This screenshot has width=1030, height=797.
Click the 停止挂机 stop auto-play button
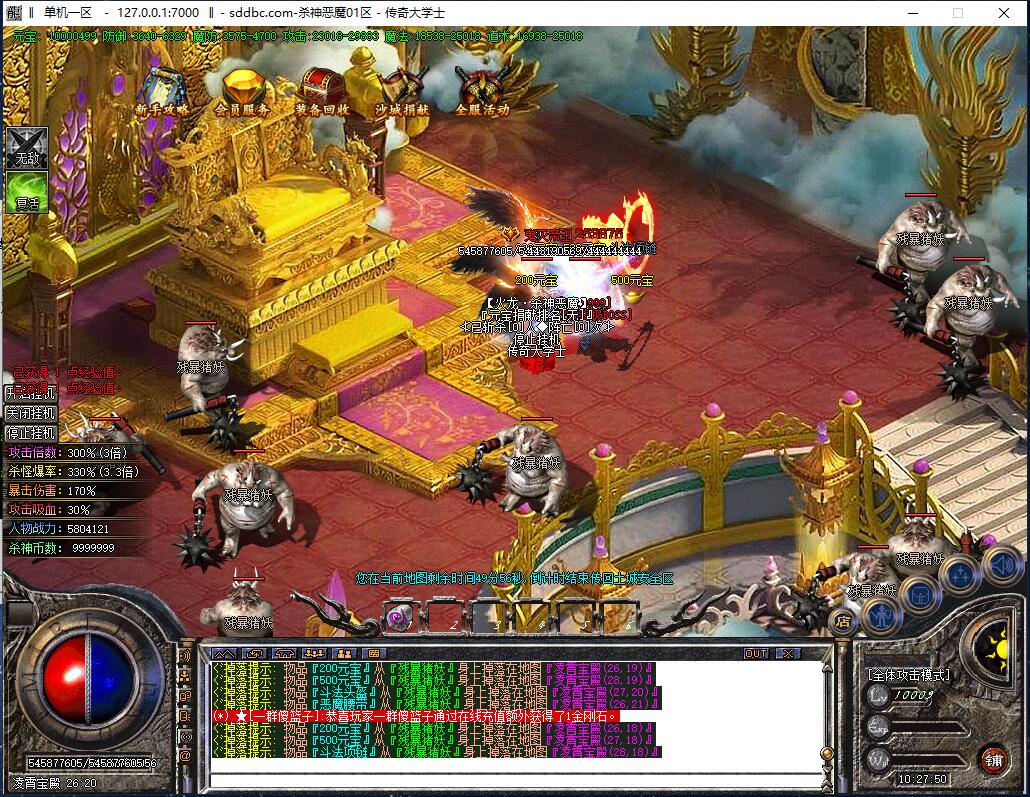pos(31,433)
